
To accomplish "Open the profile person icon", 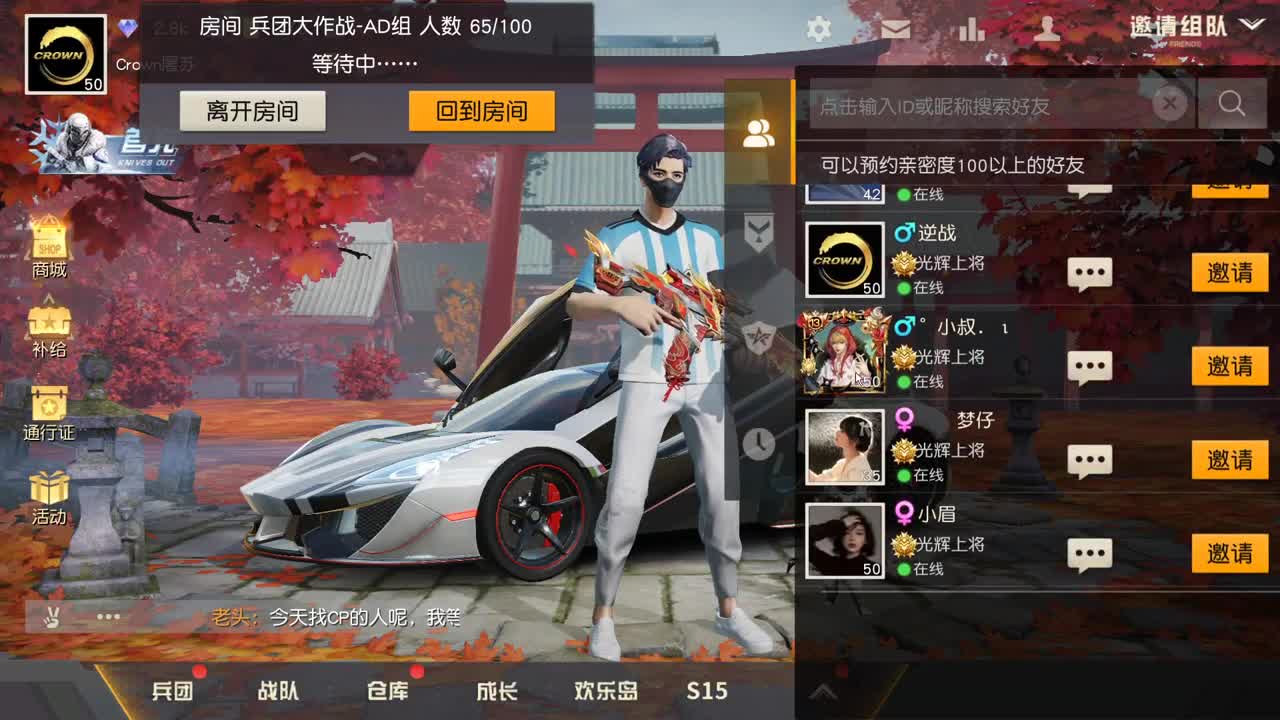I will (1048, 29).
